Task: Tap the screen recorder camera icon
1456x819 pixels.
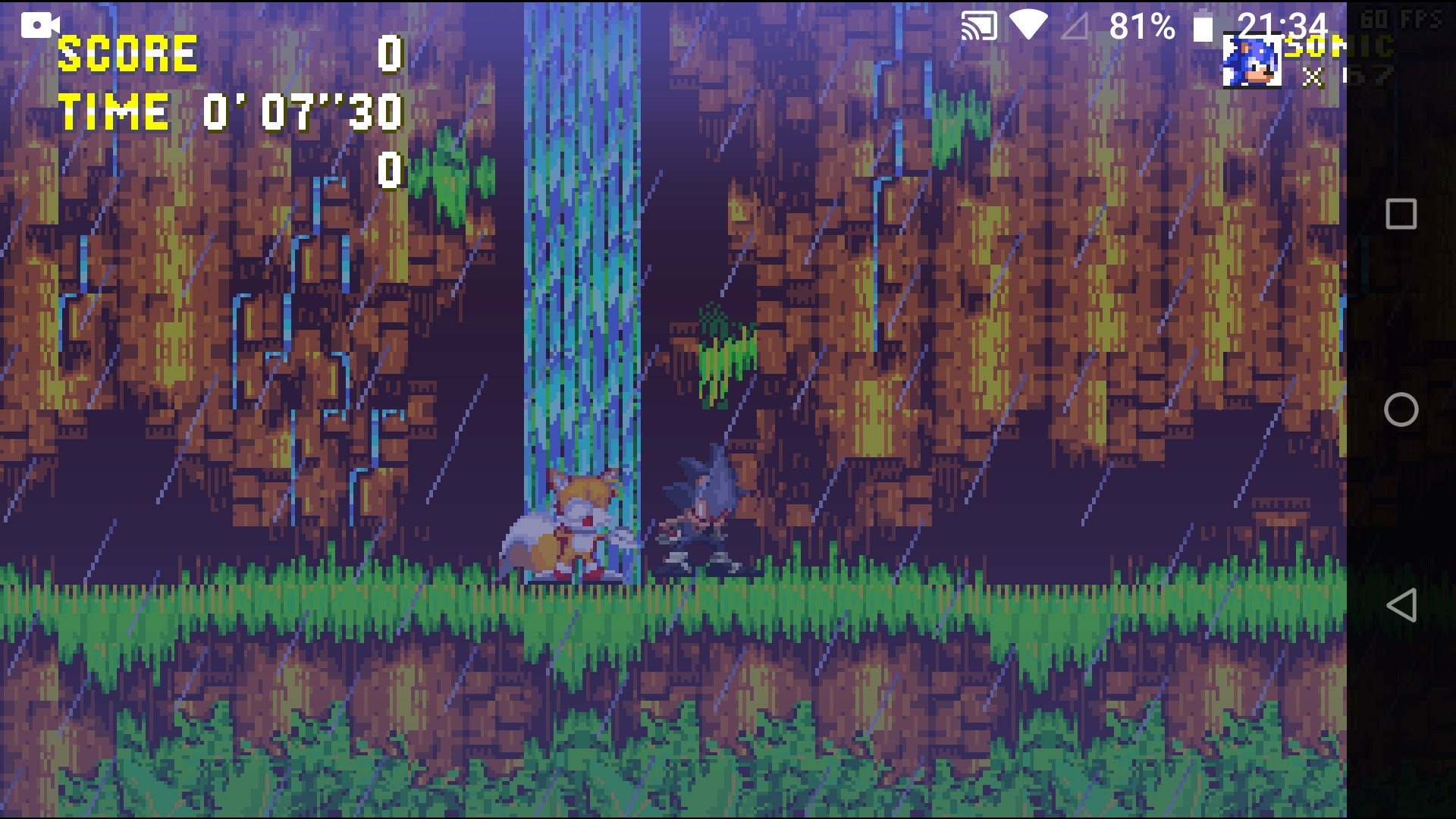Action: click(x=39, y=24)
